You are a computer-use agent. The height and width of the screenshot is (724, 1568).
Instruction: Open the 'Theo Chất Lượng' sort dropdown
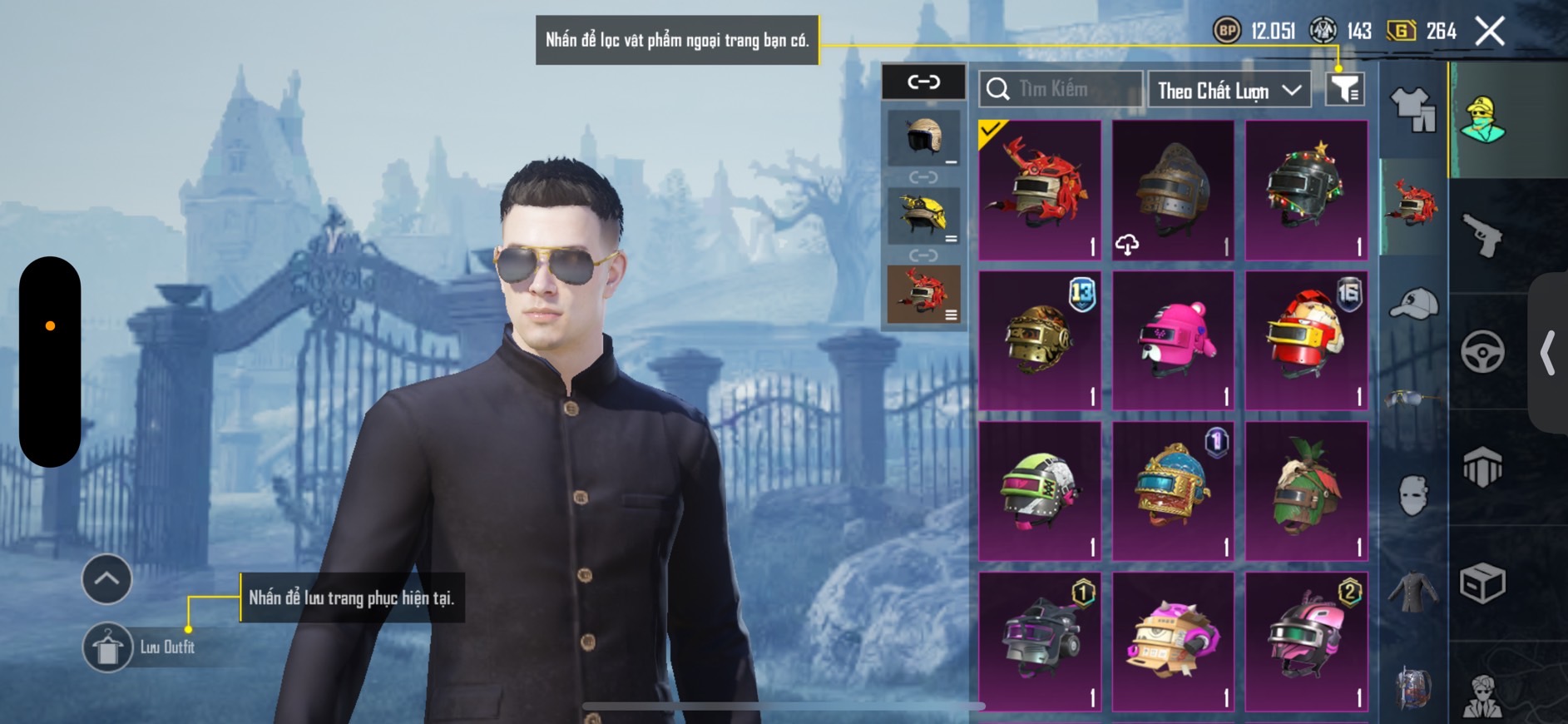[1229, 90]
